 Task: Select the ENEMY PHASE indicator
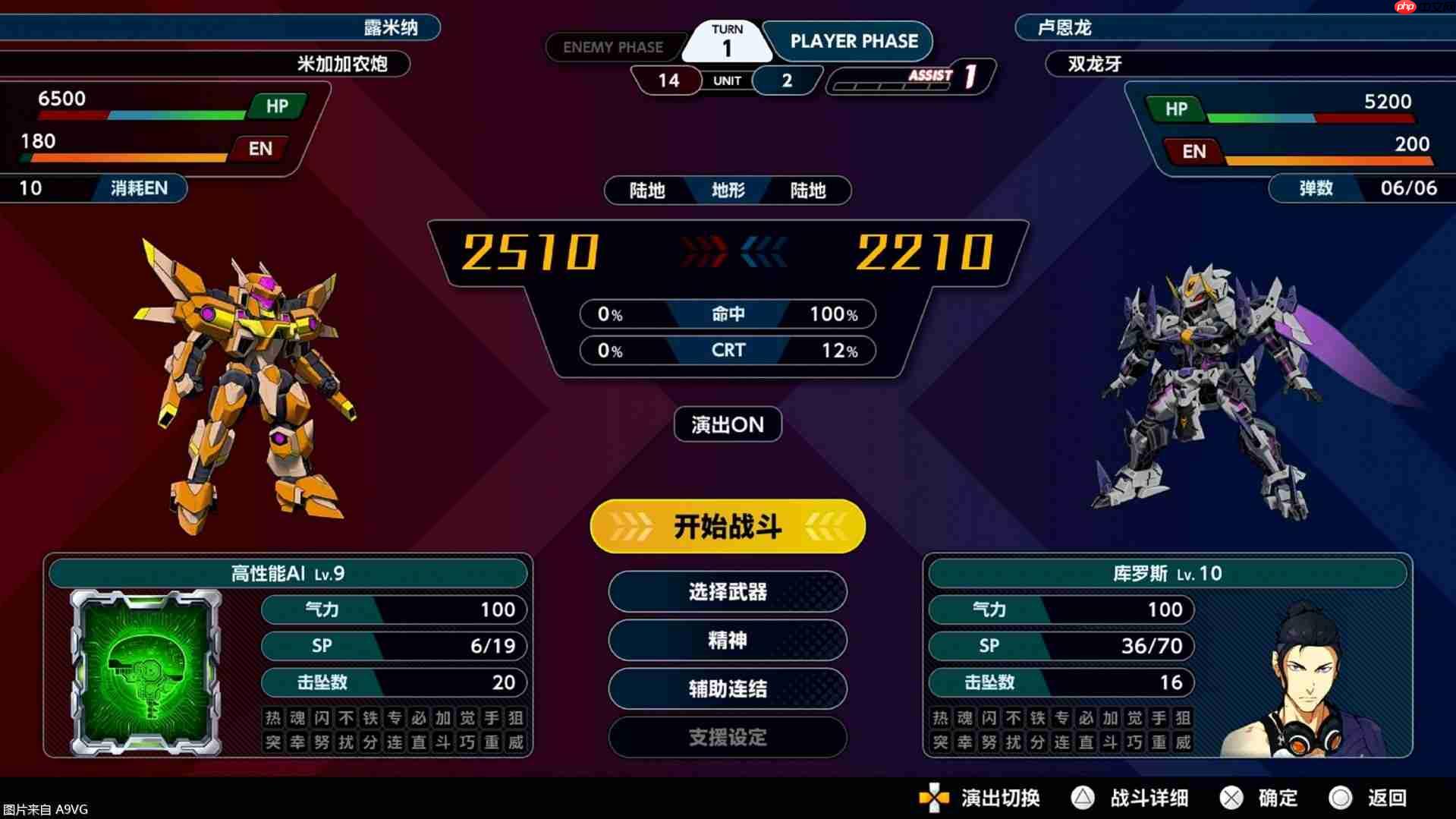pos(613,46)
